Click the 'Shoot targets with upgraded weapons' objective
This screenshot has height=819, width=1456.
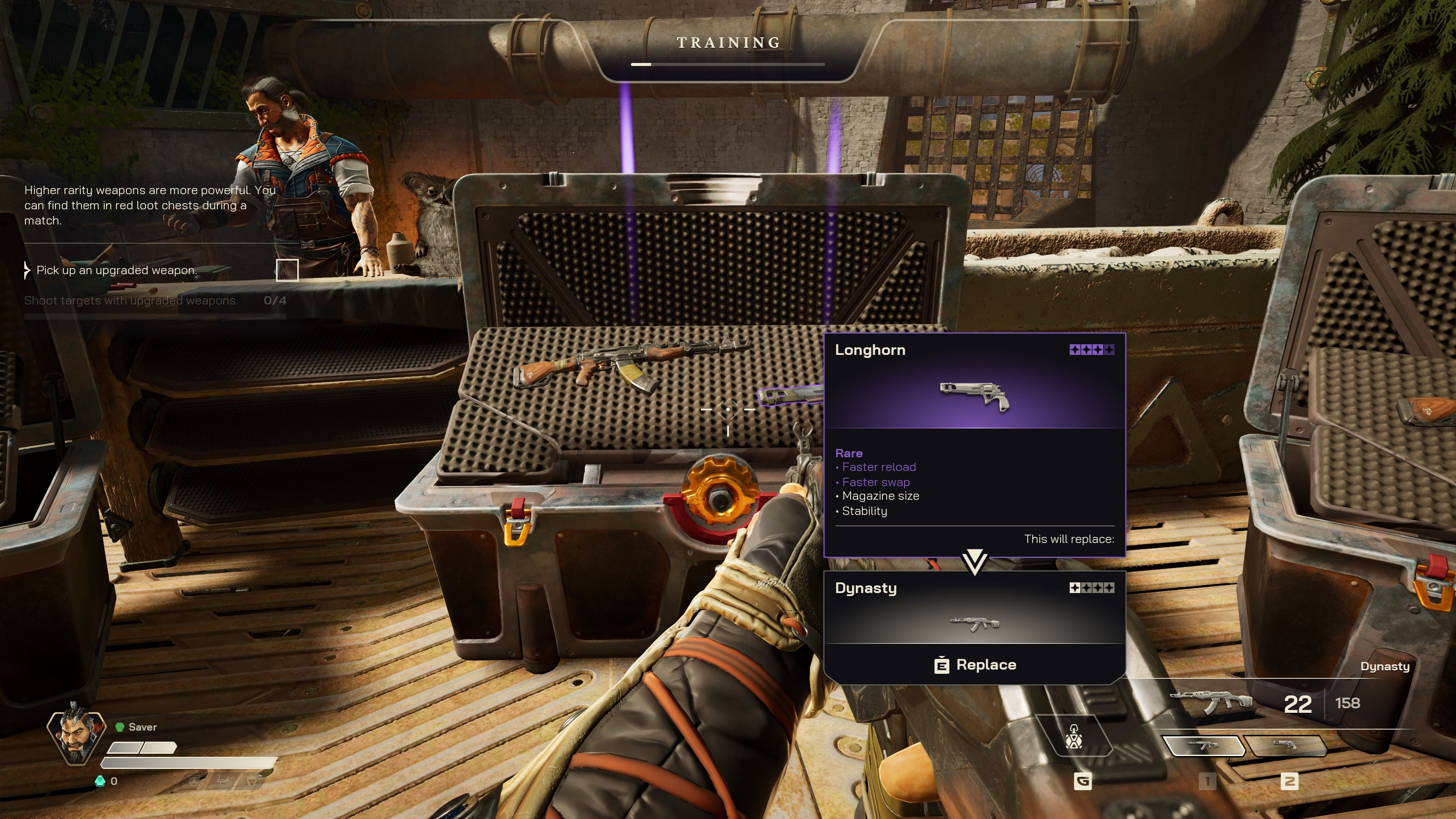[131, 301]
